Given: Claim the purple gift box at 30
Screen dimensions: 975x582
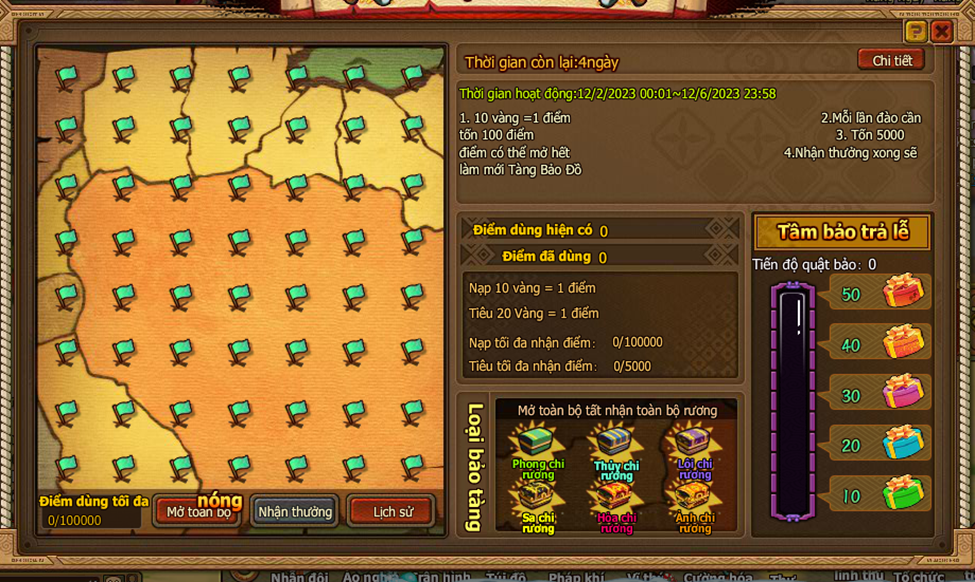Looking at the screenshot, I should [x=902, y=392].
